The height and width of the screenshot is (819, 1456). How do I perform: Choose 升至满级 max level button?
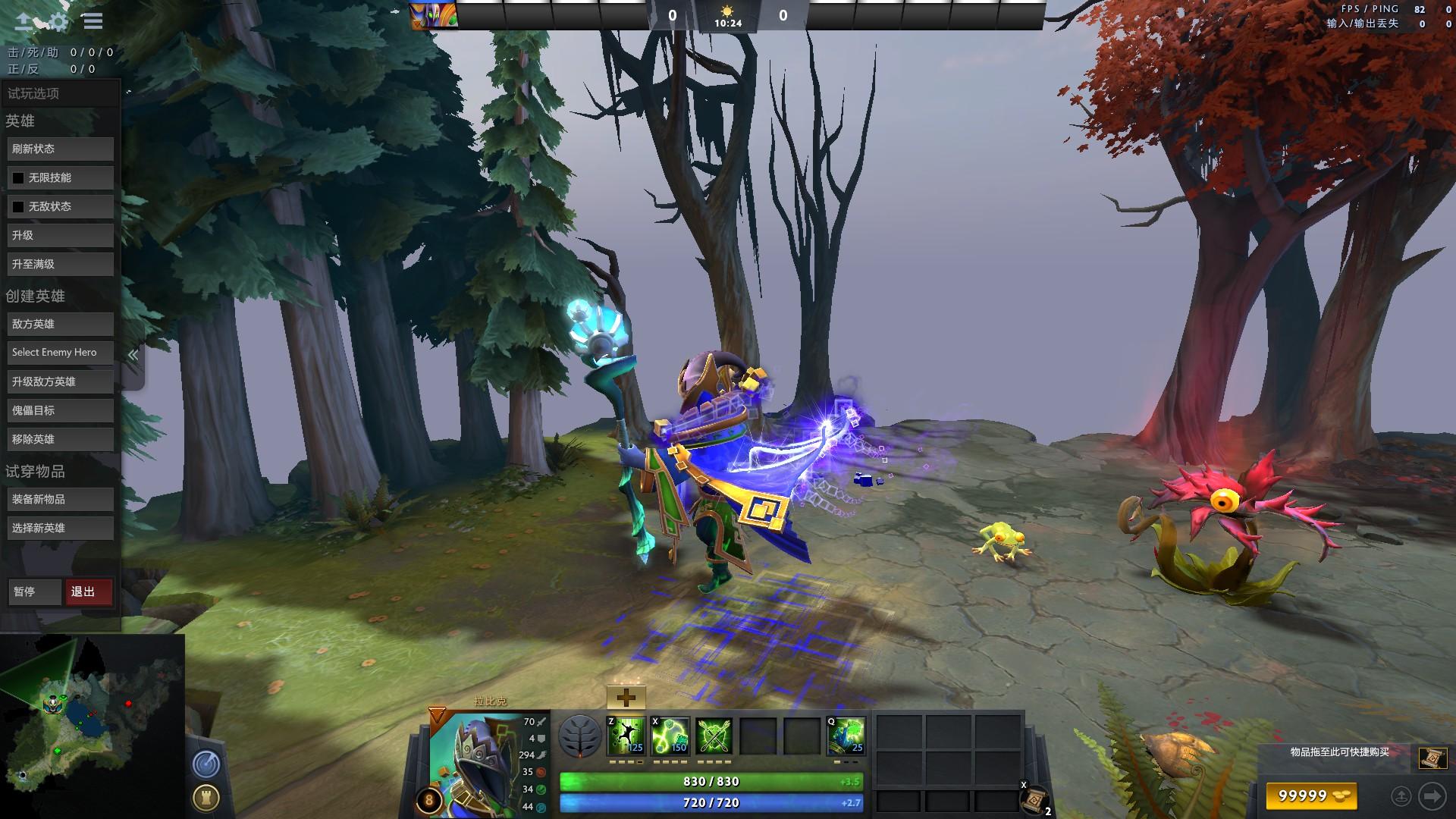pyautogui.click(x=61, y=264)
